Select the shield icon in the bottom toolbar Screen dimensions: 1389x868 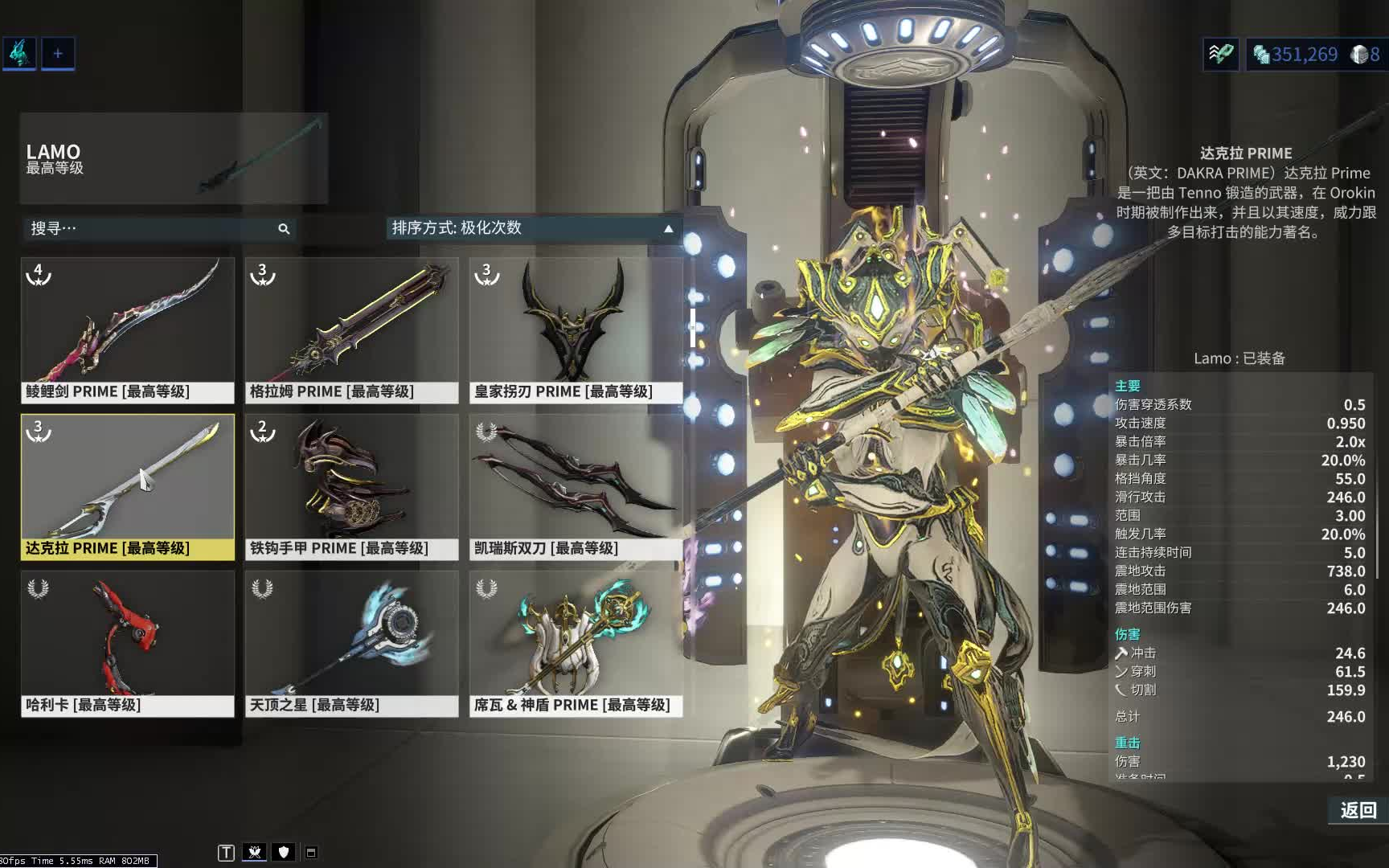tap(283, 852)
